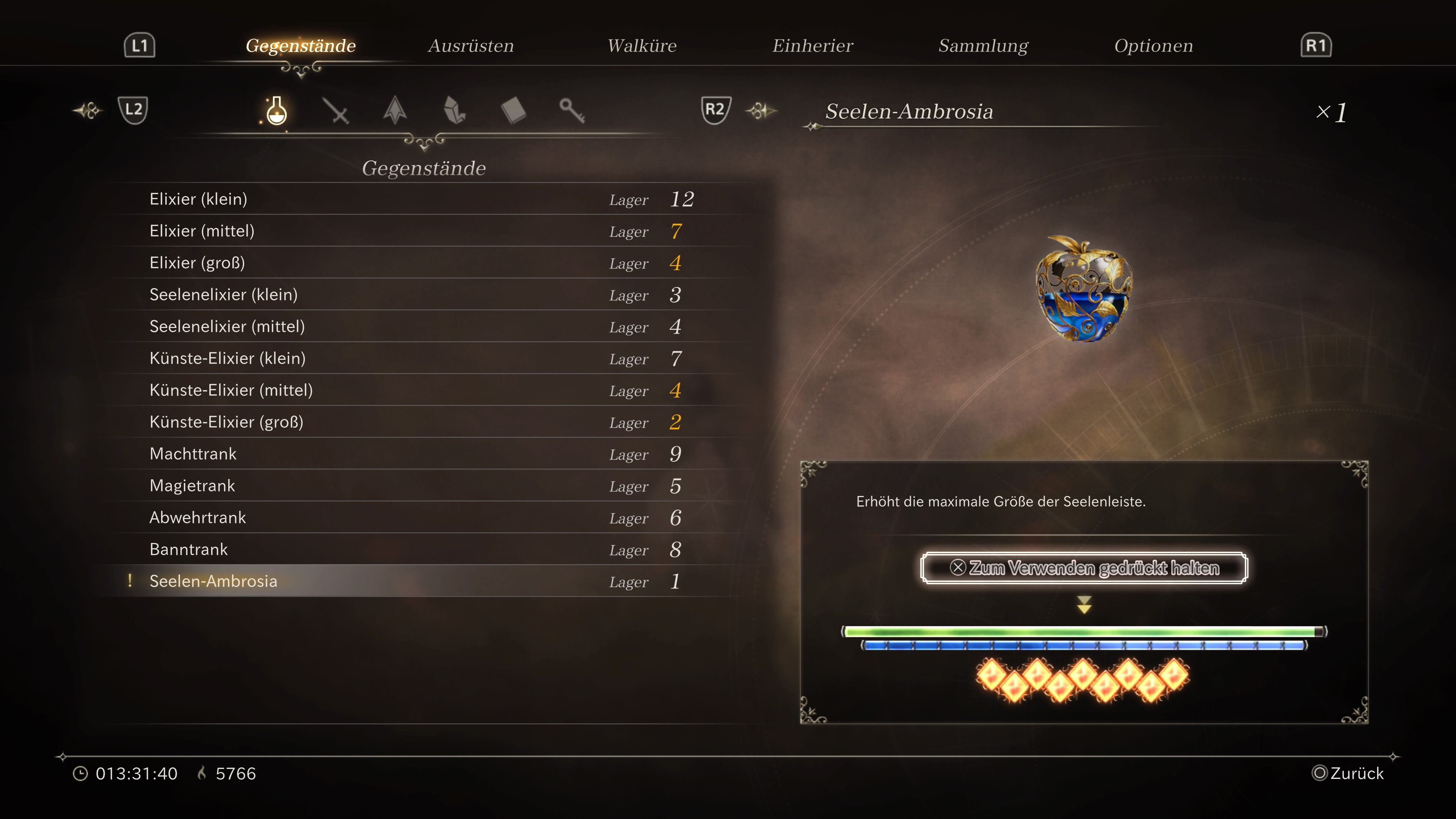The width and height of the screenshot is (1456, 819).
Task: Select the Seelen-Ambrosia list entry
Action: pos(213,581)
